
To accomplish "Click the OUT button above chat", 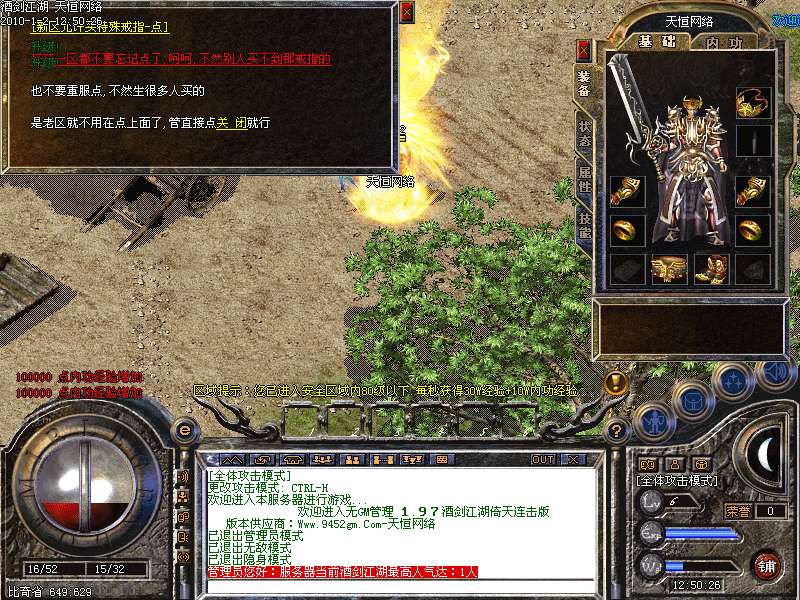I will pyautogui.click(x=542, y=459).
